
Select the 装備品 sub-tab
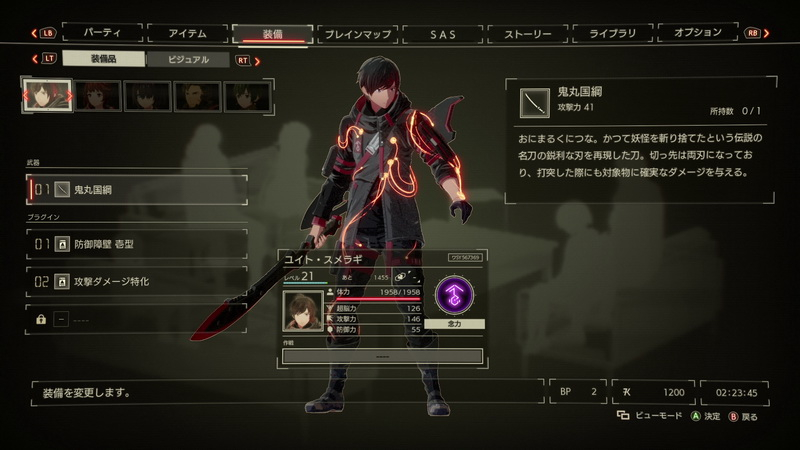103,60
